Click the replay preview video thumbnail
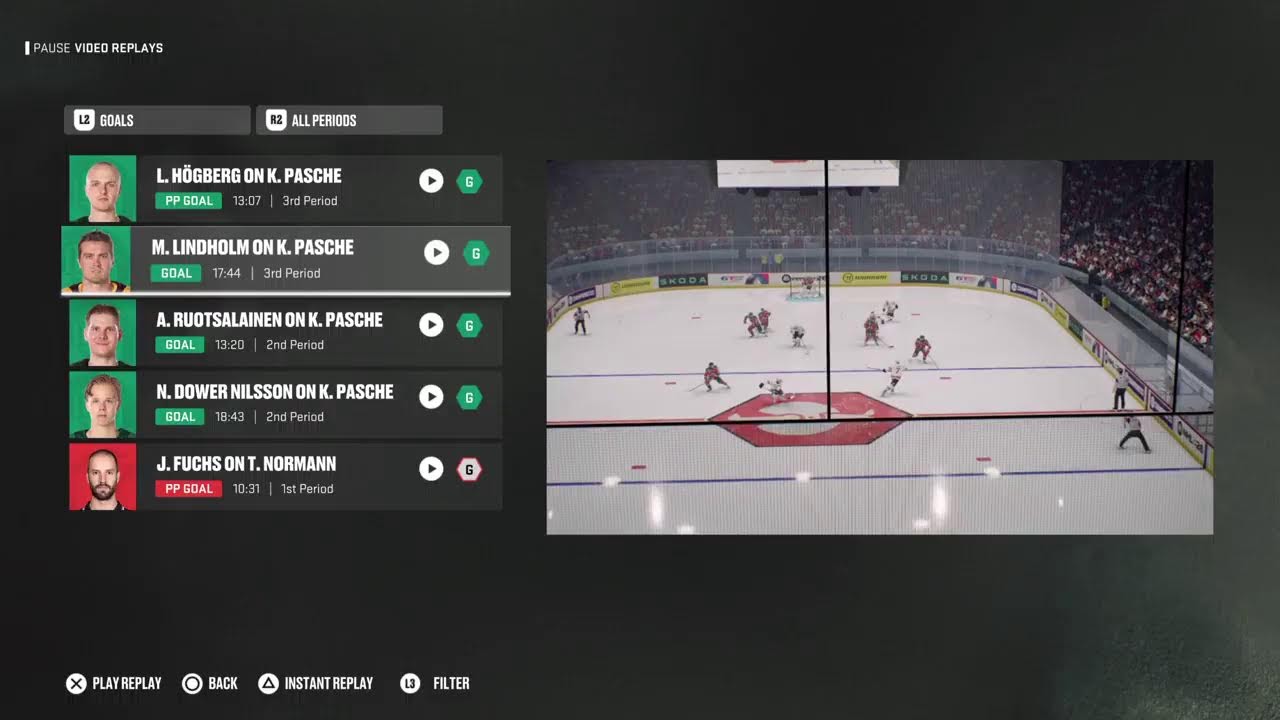This screenshot has width=1280, height=720. 879,347
